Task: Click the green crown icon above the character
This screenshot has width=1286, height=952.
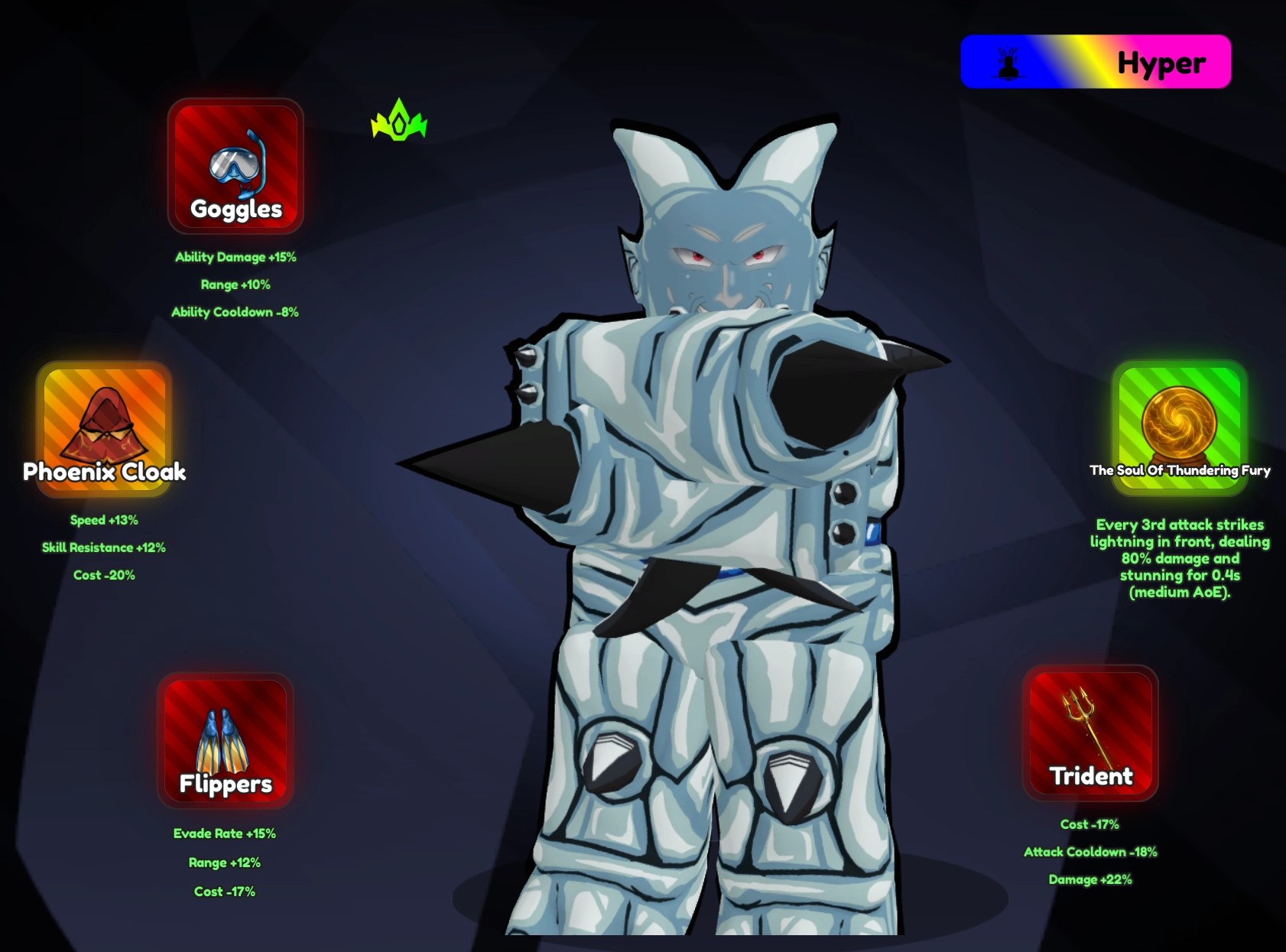Action: pos(399,119)
